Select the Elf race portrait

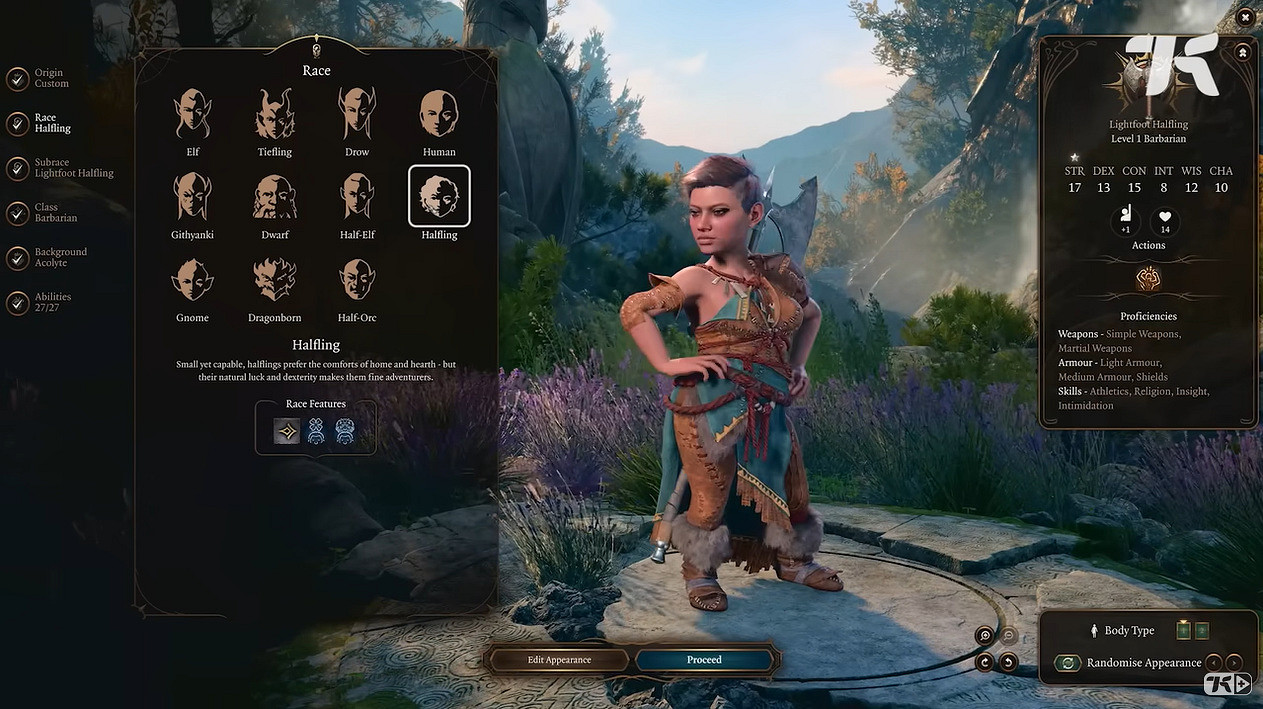(192, 114)
